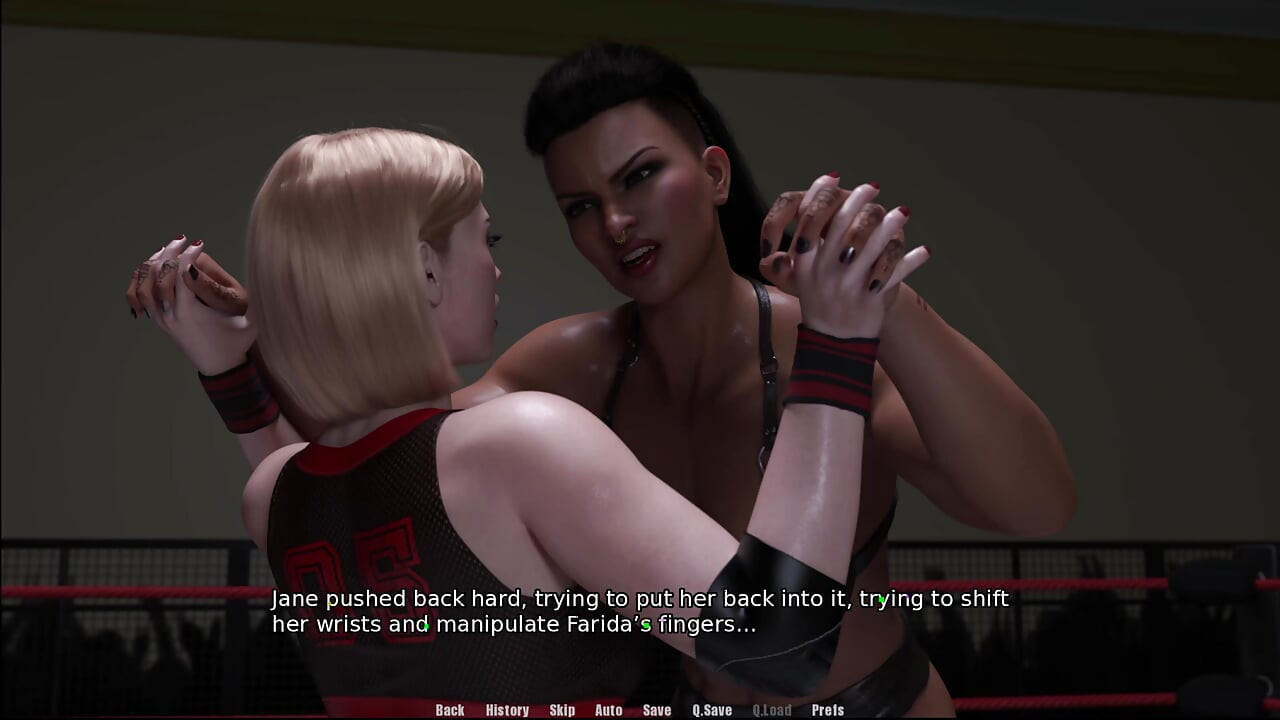Toggle Auto advance mode
Screen dimensions: 1280x720
click(x=608, y=710)
